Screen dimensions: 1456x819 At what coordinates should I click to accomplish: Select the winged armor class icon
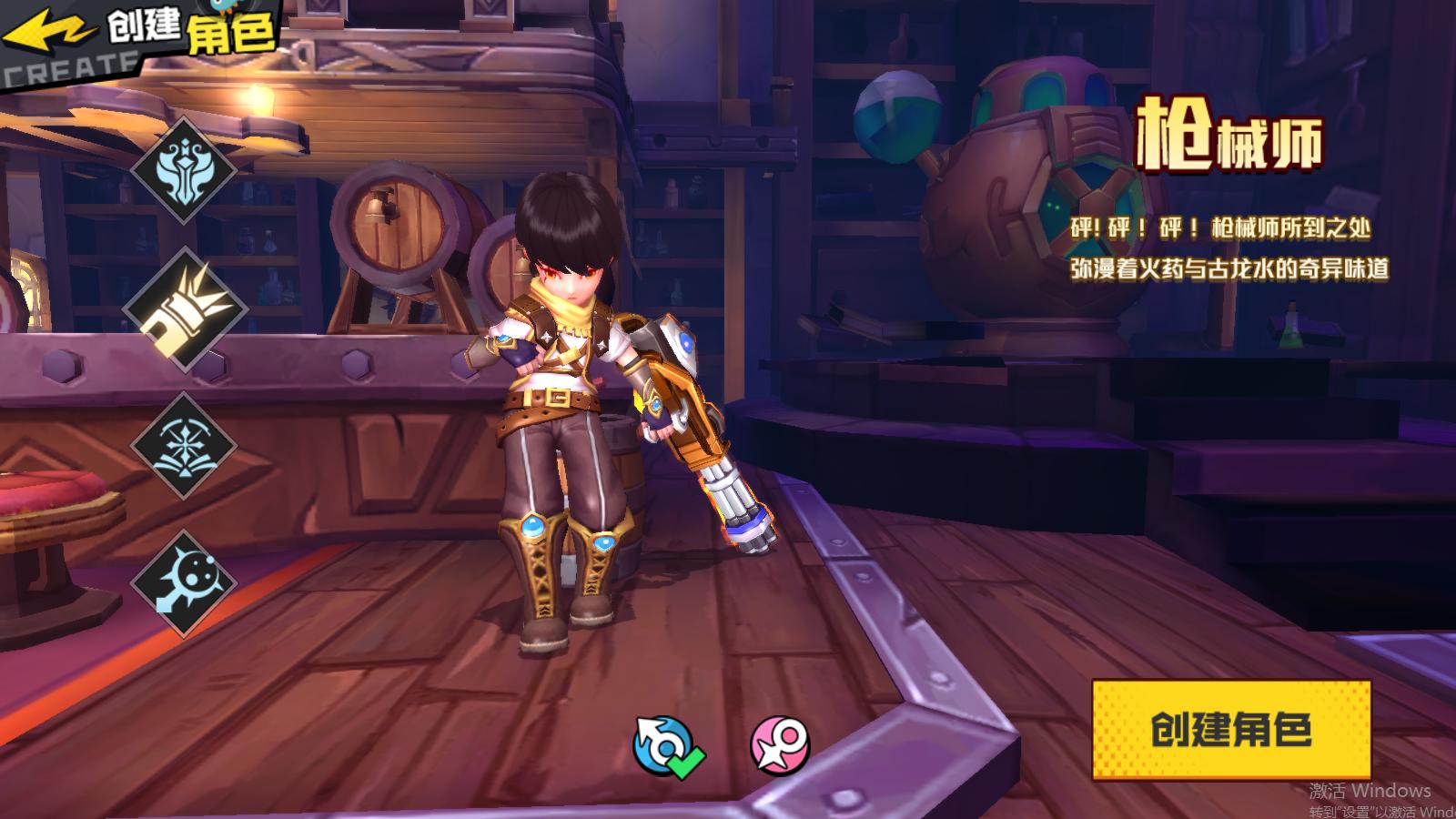[185, 169]
